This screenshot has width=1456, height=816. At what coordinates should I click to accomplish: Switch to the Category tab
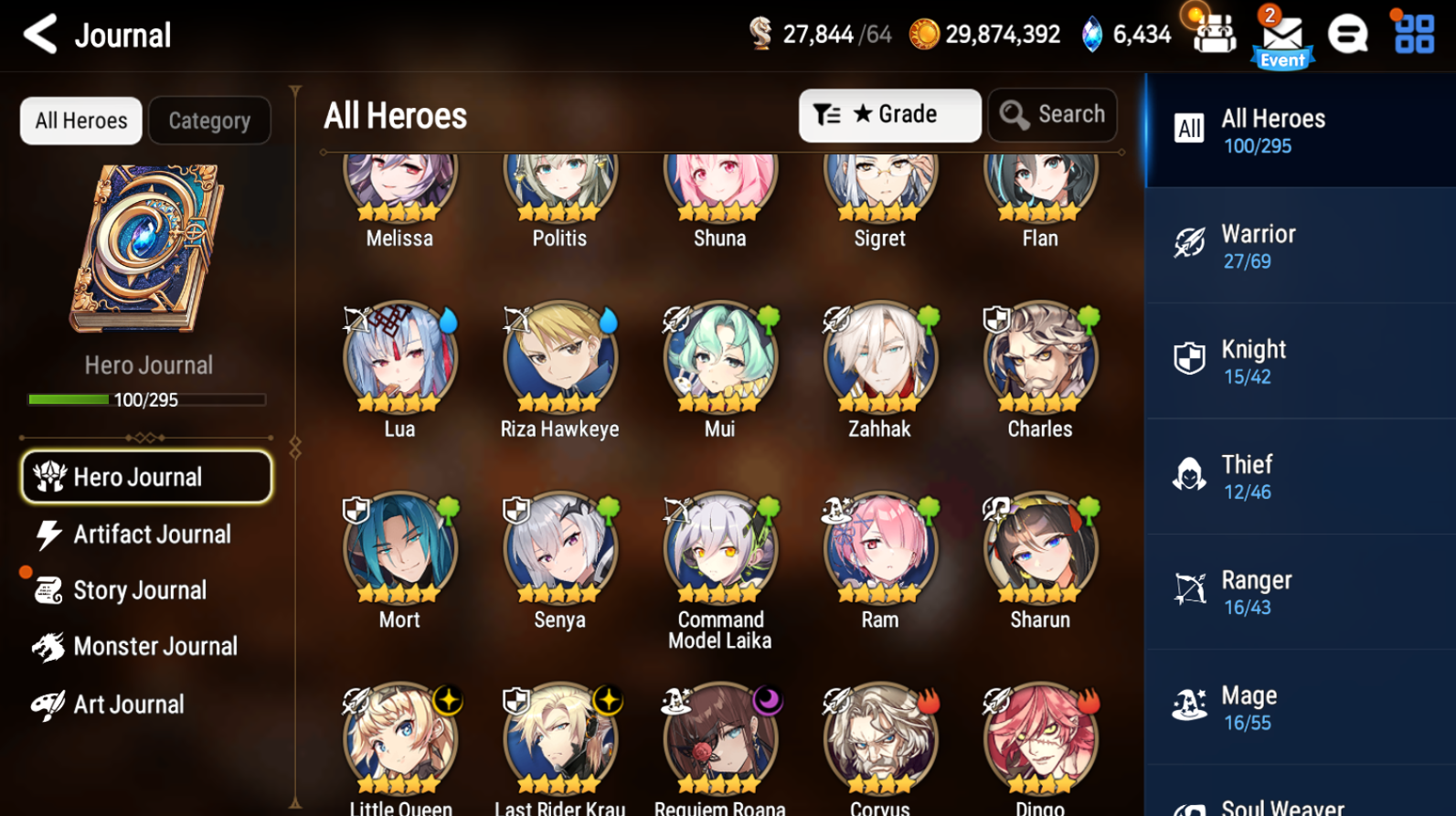tap(209, 120)
